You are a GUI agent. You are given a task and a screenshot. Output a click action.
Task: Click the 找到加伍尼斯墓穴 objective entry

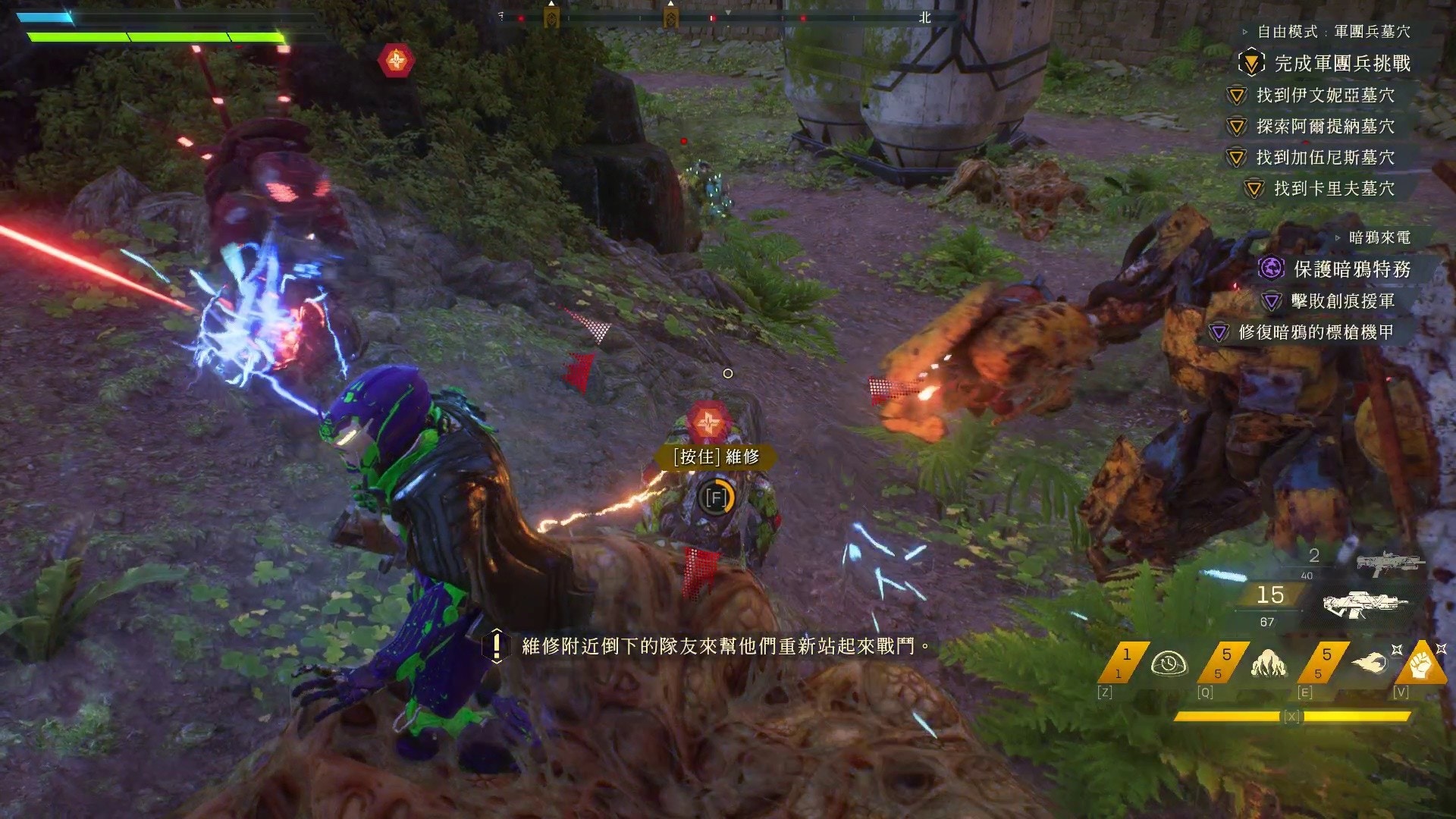click(1325, 158)
